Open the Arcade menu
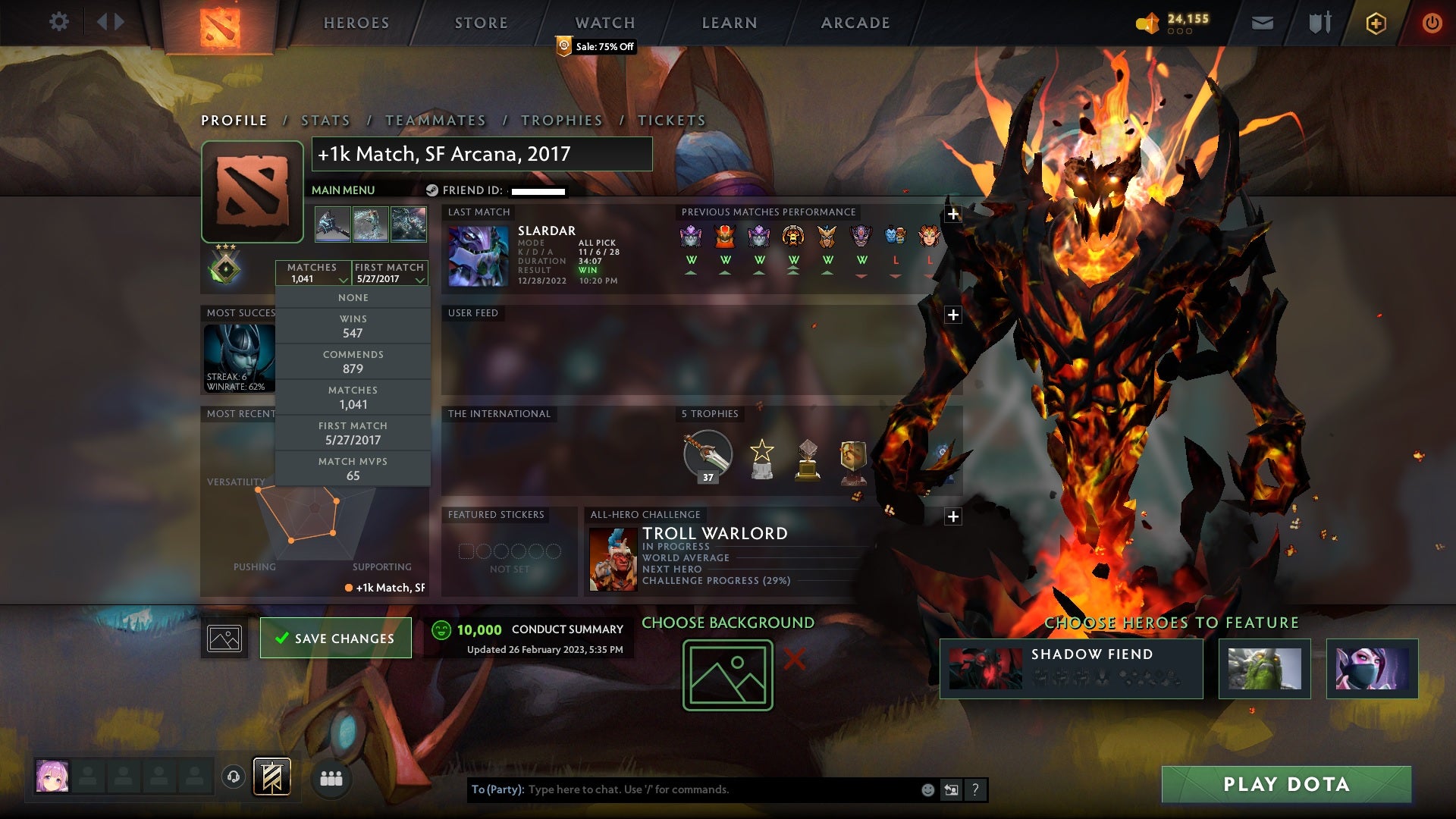The width and height of the screenshot is (1456, 819). pos(855,23)
